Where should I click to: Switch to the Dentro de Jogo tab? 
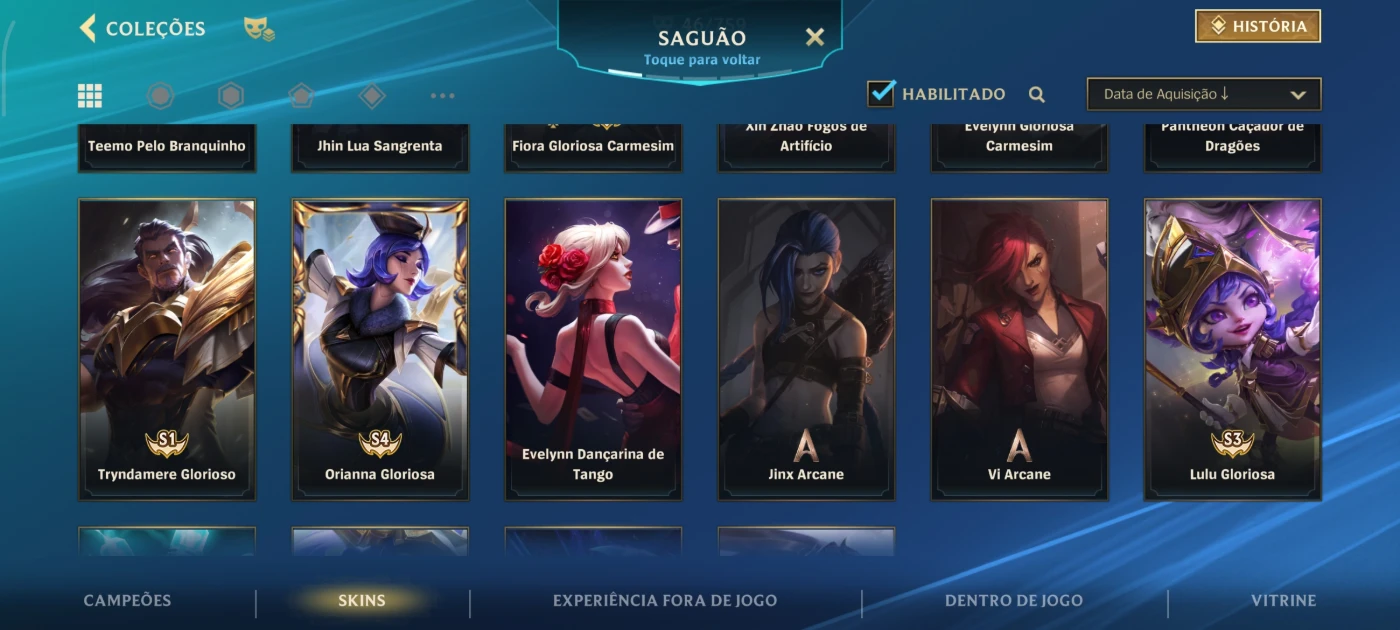(x=1014, y=601)
